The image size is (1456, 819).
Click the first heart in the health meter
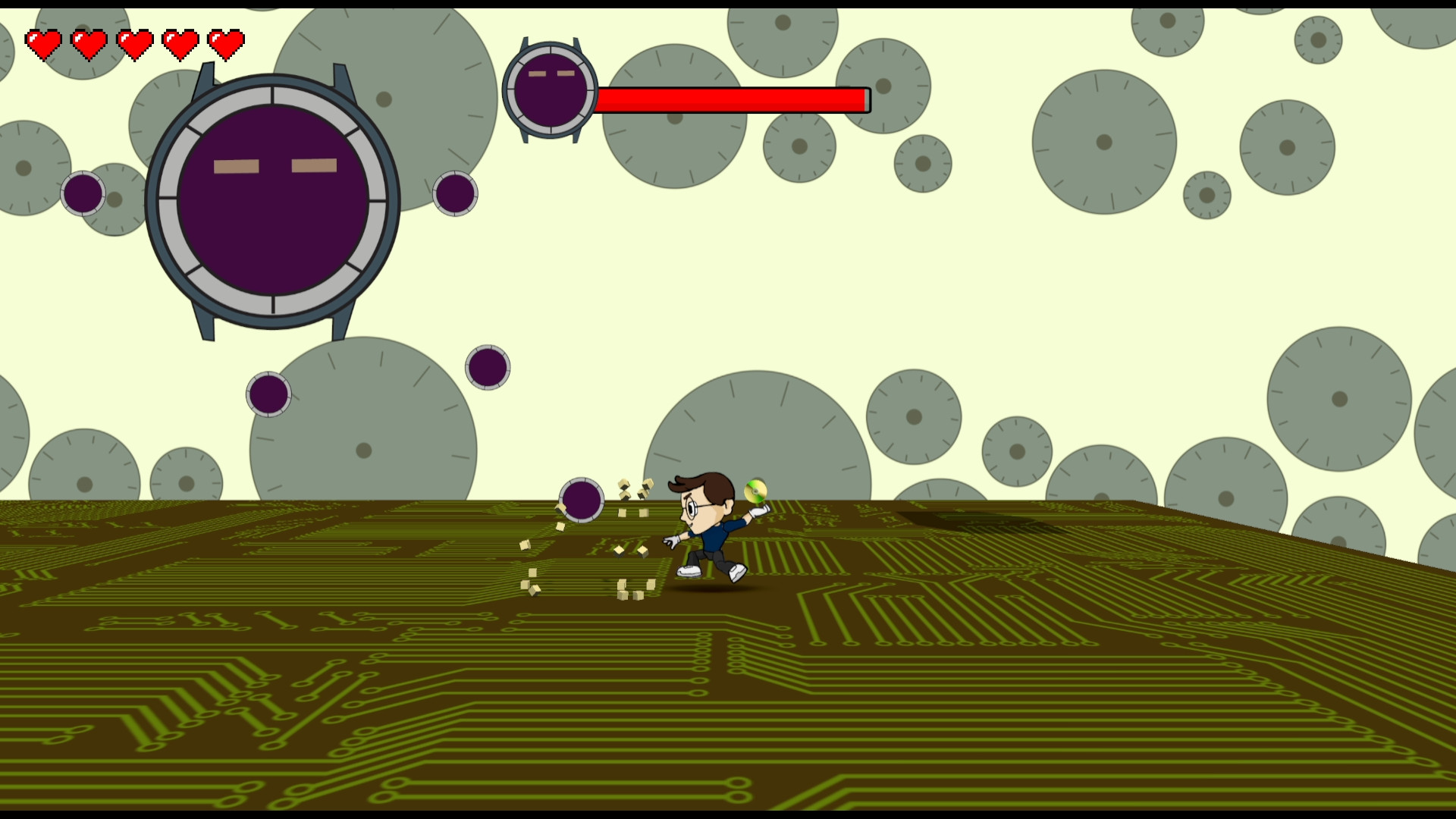(43, 43)
